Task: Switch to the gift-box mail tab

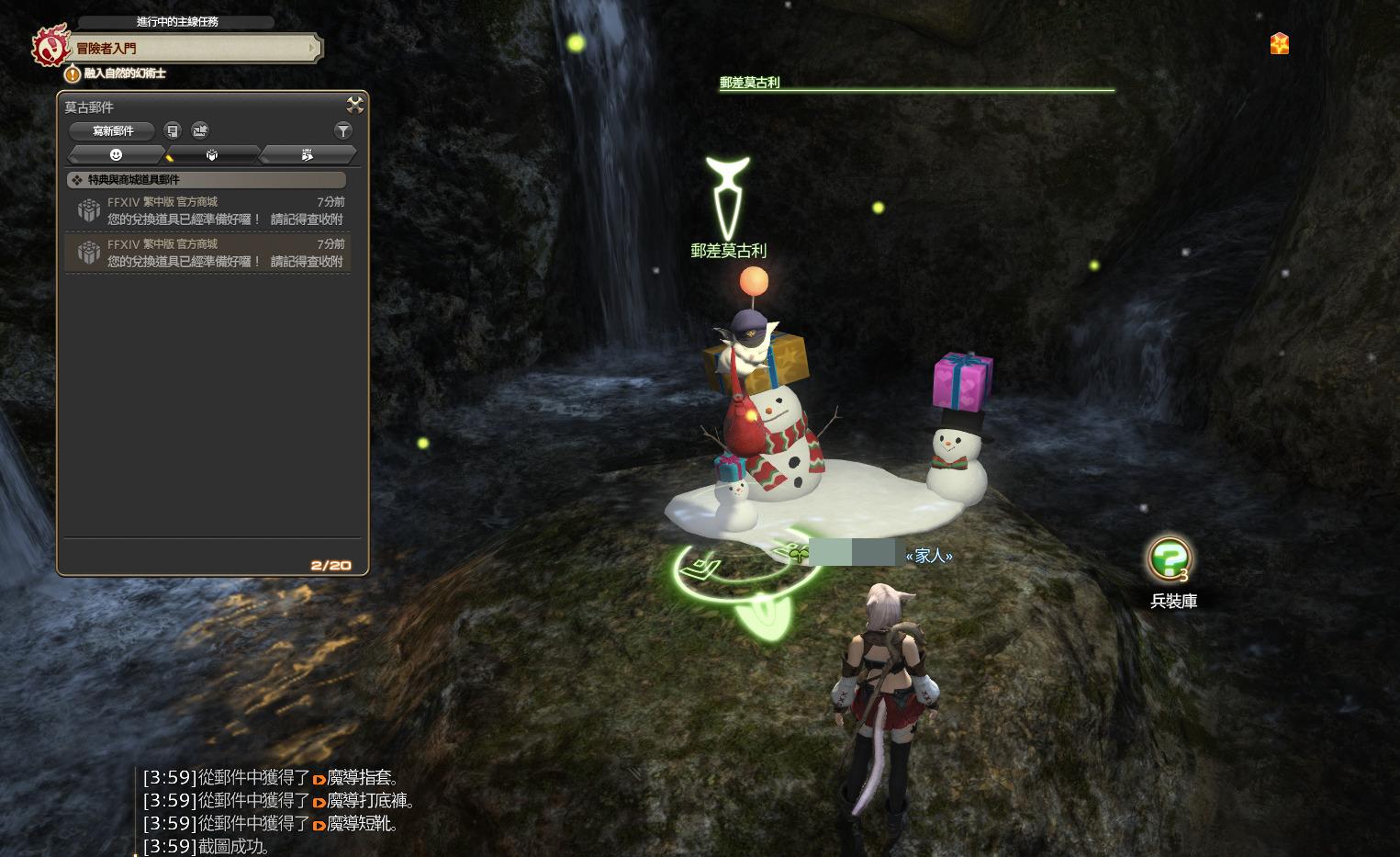Action: point(212,154)
